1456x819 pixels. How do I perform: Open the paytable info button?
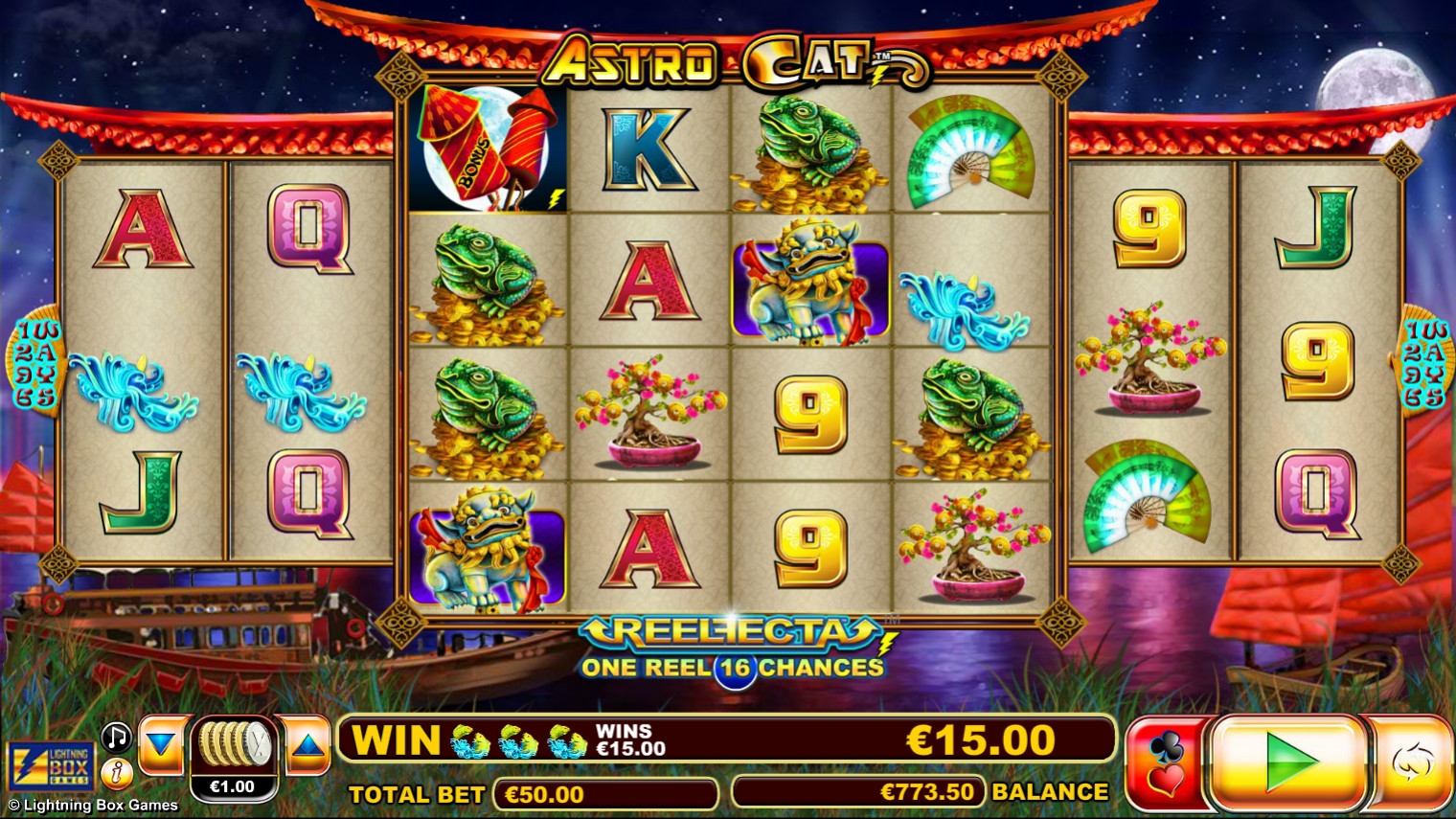(x=117, y=770)
